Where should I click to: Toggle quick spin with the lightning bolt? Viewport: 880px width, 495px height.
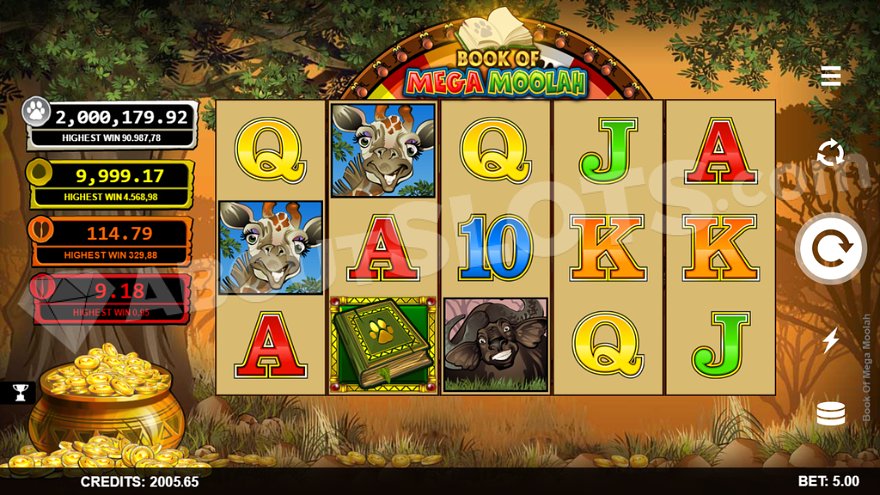click(830, 341)
